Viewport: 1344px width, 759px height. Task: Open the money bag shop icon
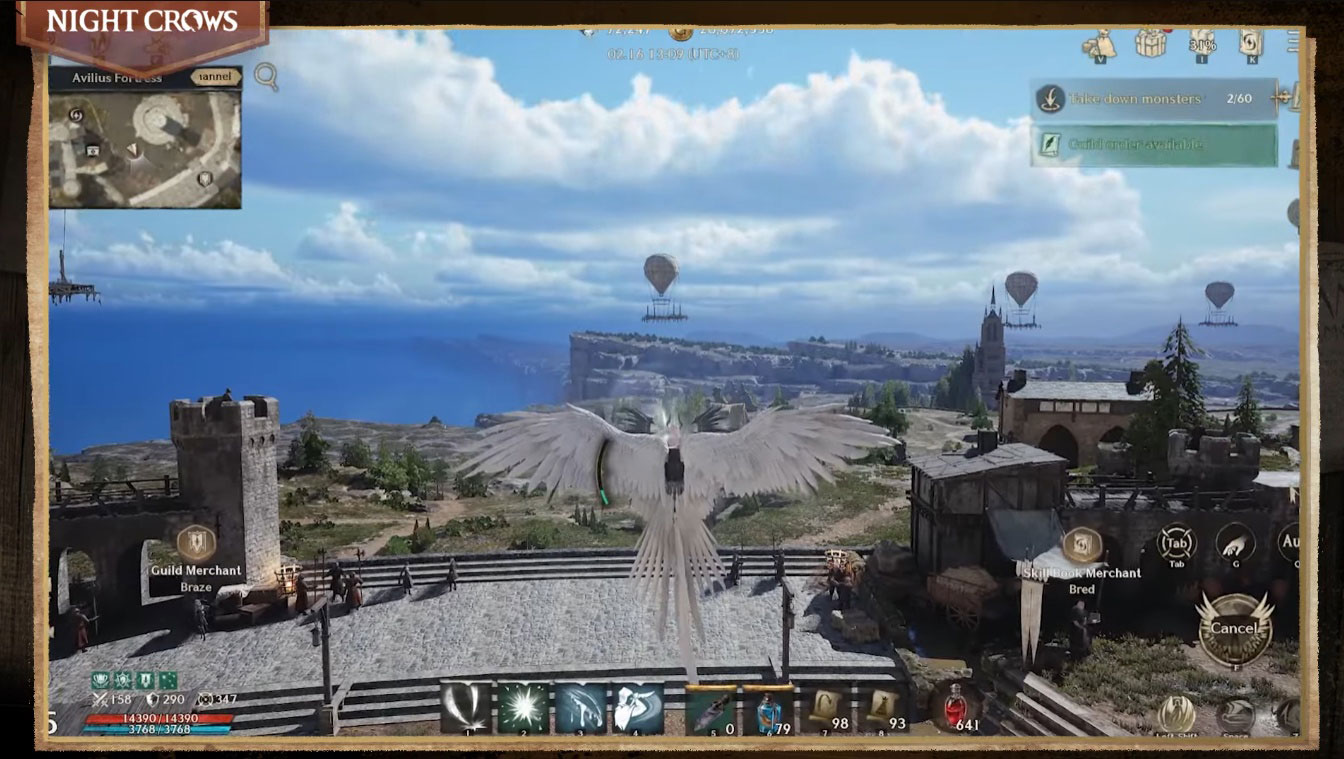(1101, 44)
